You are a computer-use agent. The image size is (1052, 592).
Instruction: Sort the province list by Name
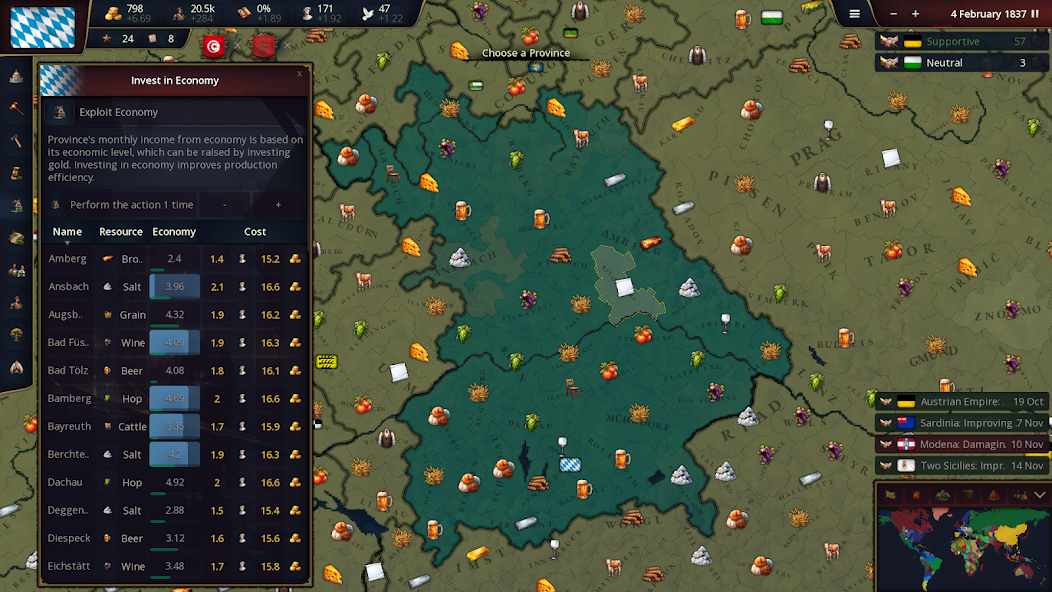pyautogui.click(x=67, y=232)
